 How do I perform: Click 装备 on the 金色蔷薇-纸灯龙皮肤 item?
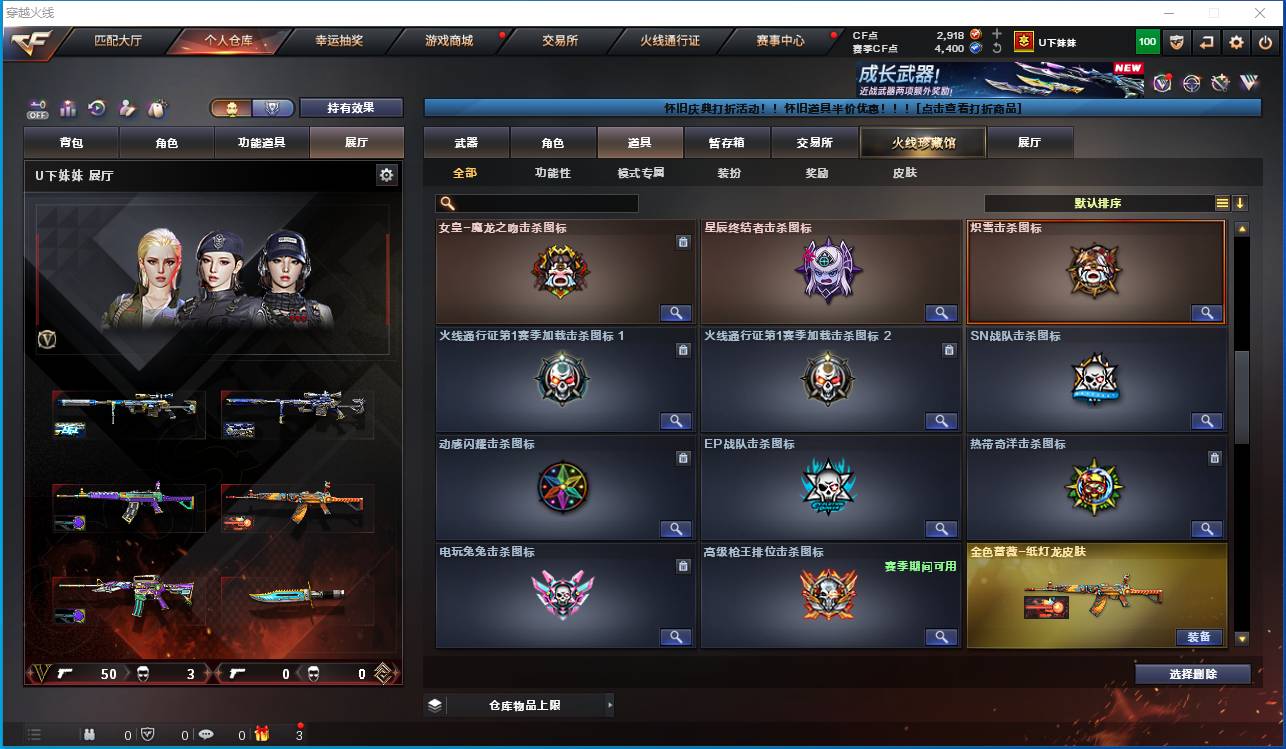[1201, 636]
